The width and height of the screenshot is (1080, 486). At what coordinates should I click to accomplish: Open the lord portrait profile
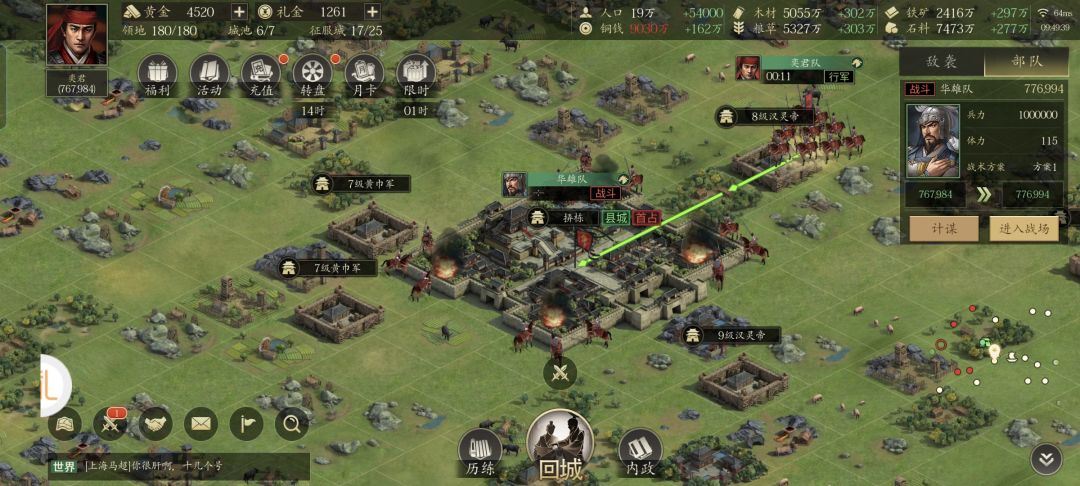click(76, 38)
